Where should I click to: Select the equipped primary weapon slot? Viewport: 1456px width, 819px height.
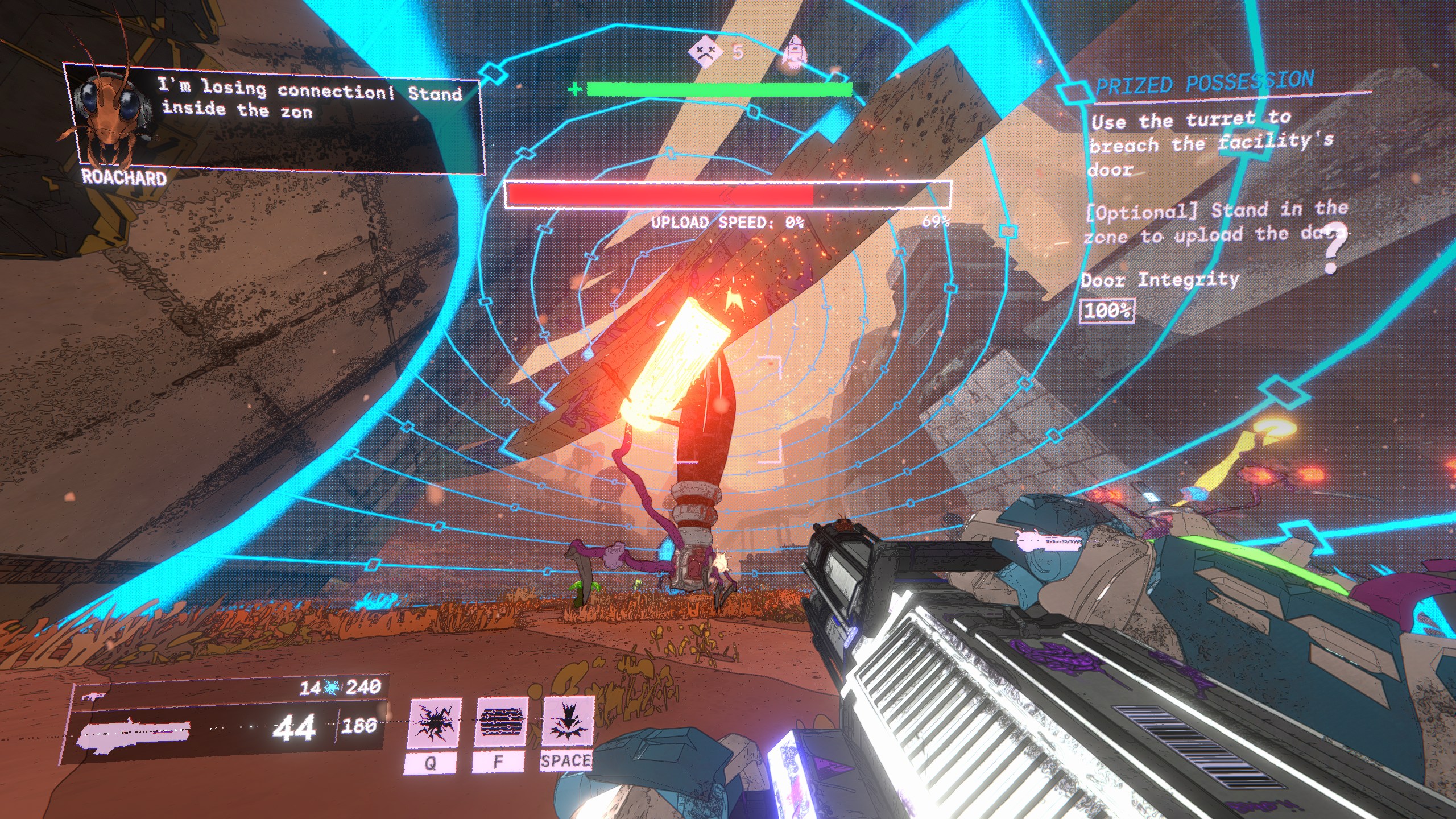(134, 734)
